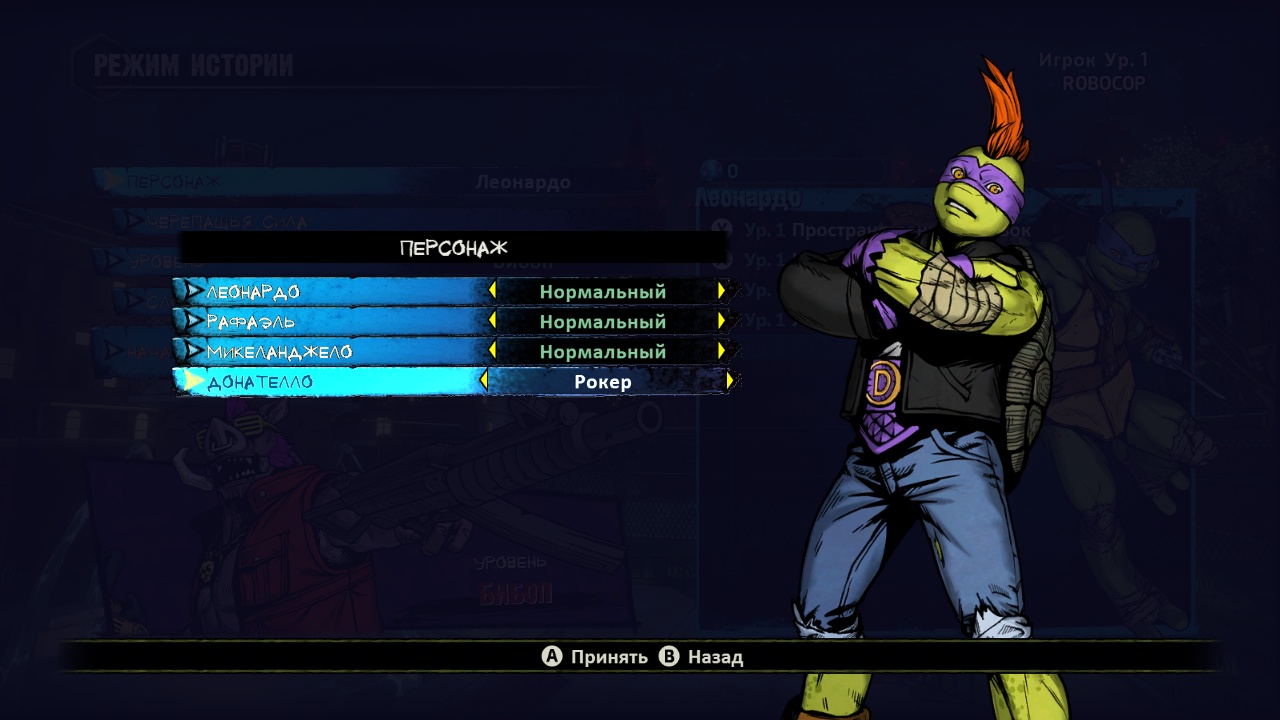Switch Рафаэль's costume with the right arrow

(x=721, y=321)
